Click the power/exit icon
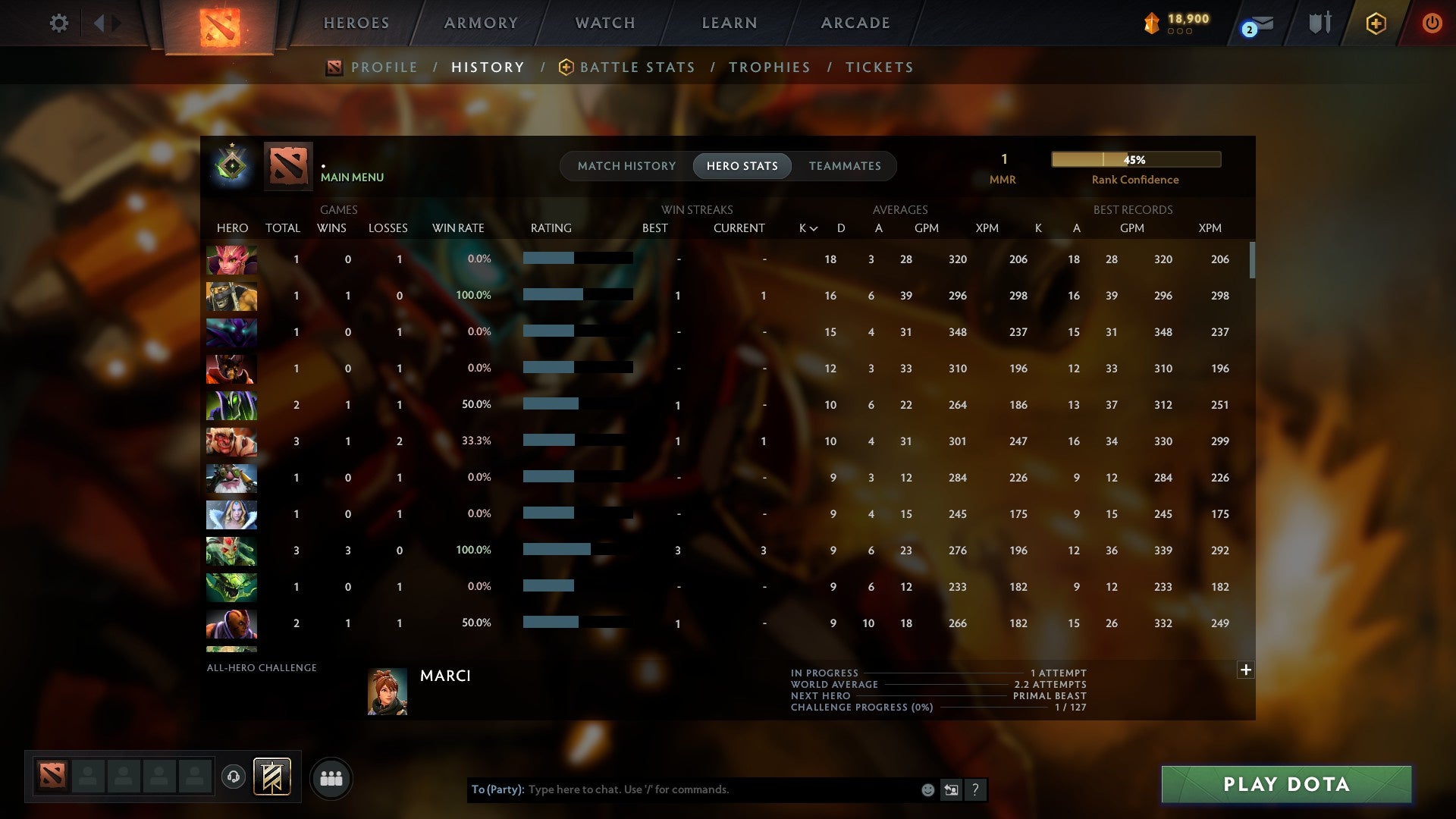This screenshot has width=1456, height=819. [1432, 23]
